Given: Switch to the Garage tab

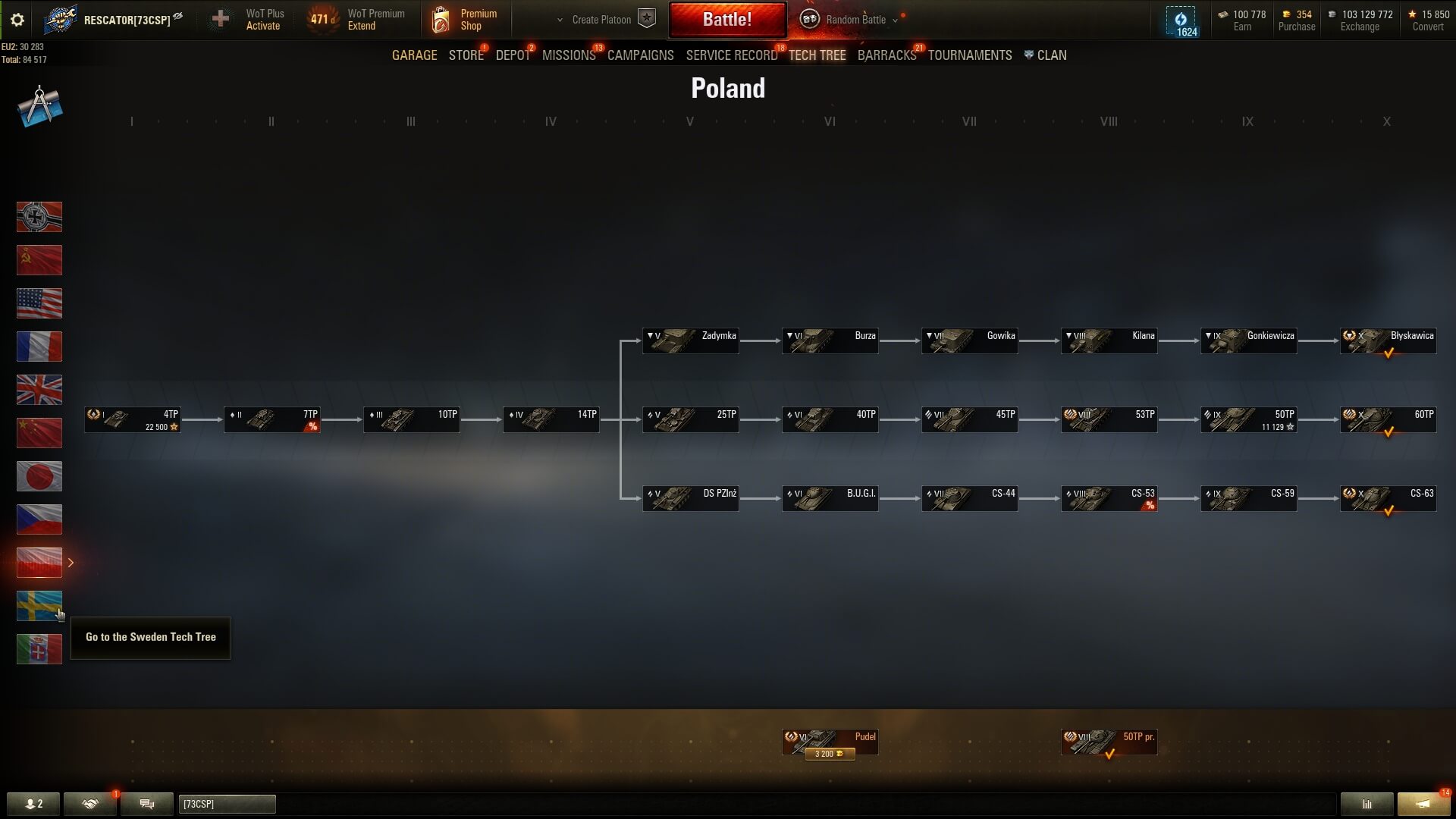Looking at the screenshot, I should coord(414,55).
